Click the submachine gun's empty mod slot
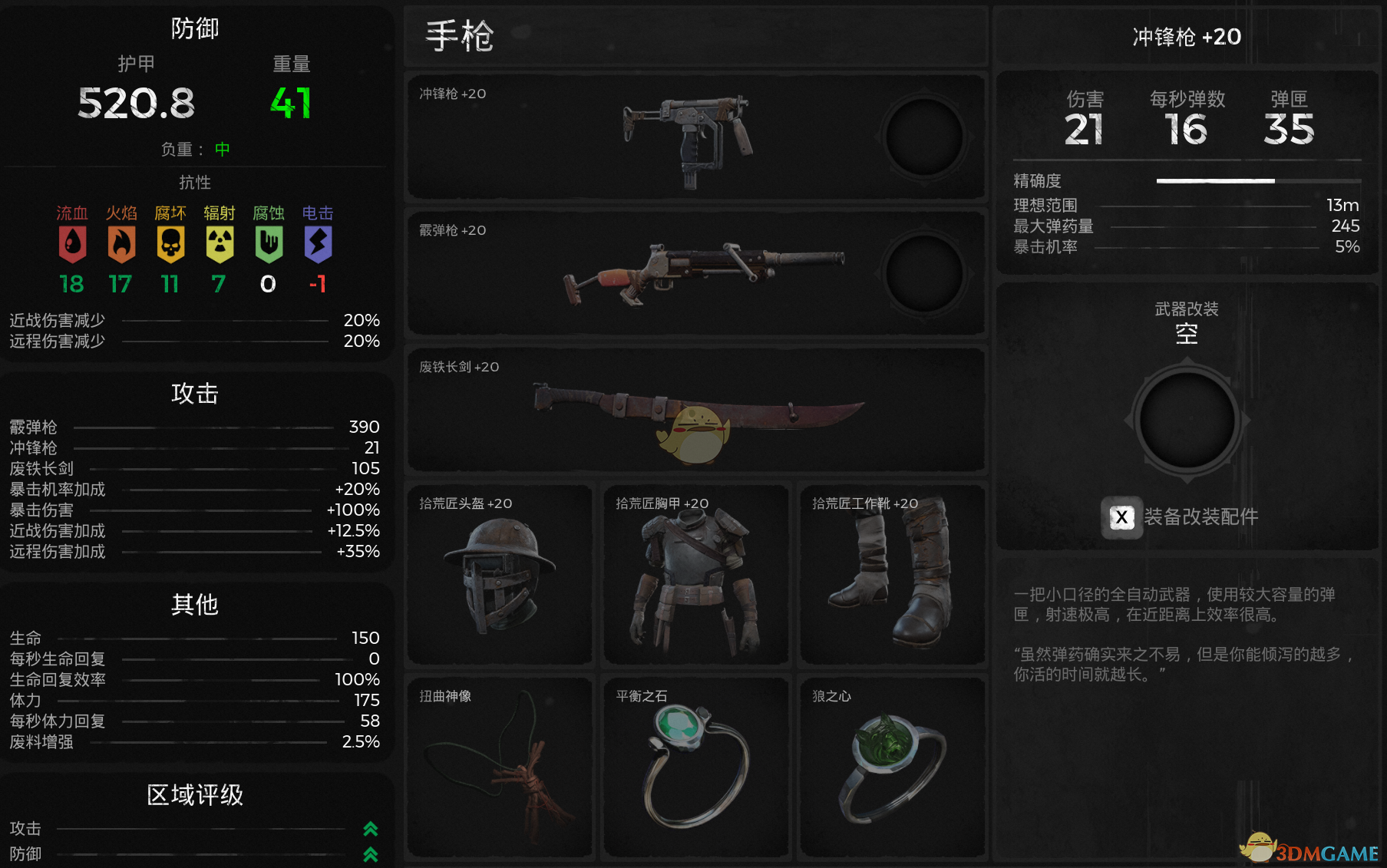 point(924,137)
